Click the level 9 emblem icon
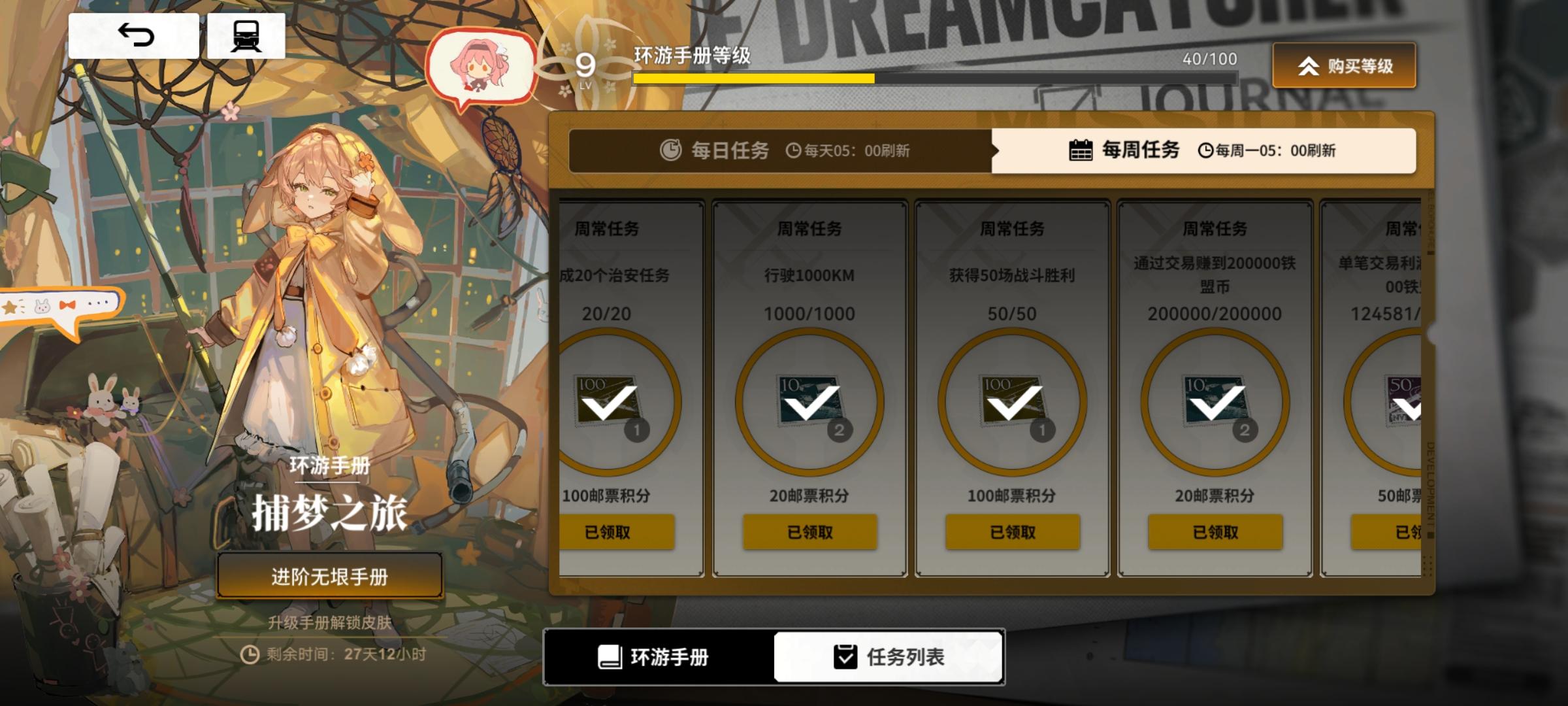 pyautogui.click(x=585, y=65)
